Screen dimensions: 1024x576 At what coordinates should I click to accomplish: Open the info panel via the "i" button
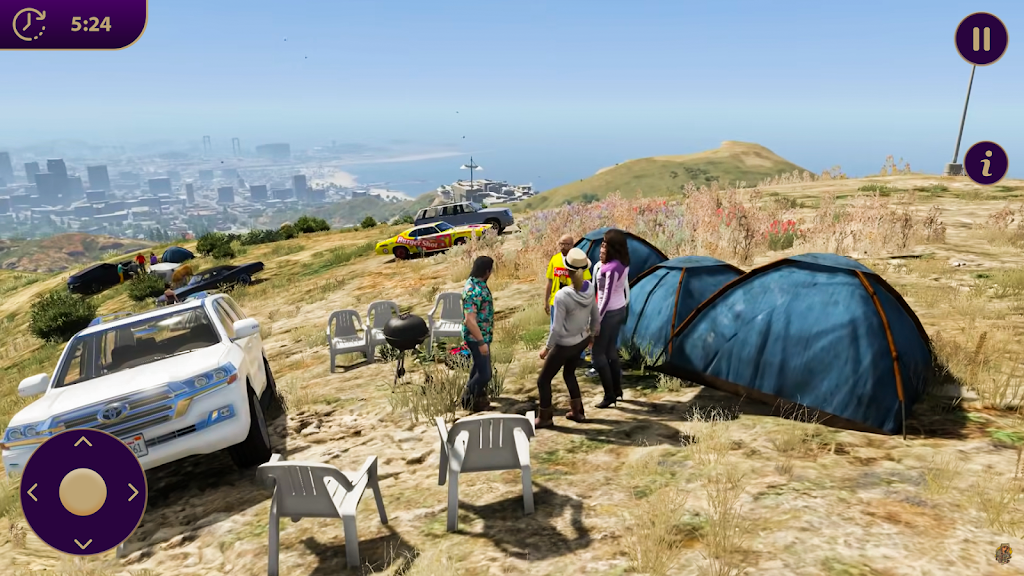pyautogui.click(x=986, y=163)
